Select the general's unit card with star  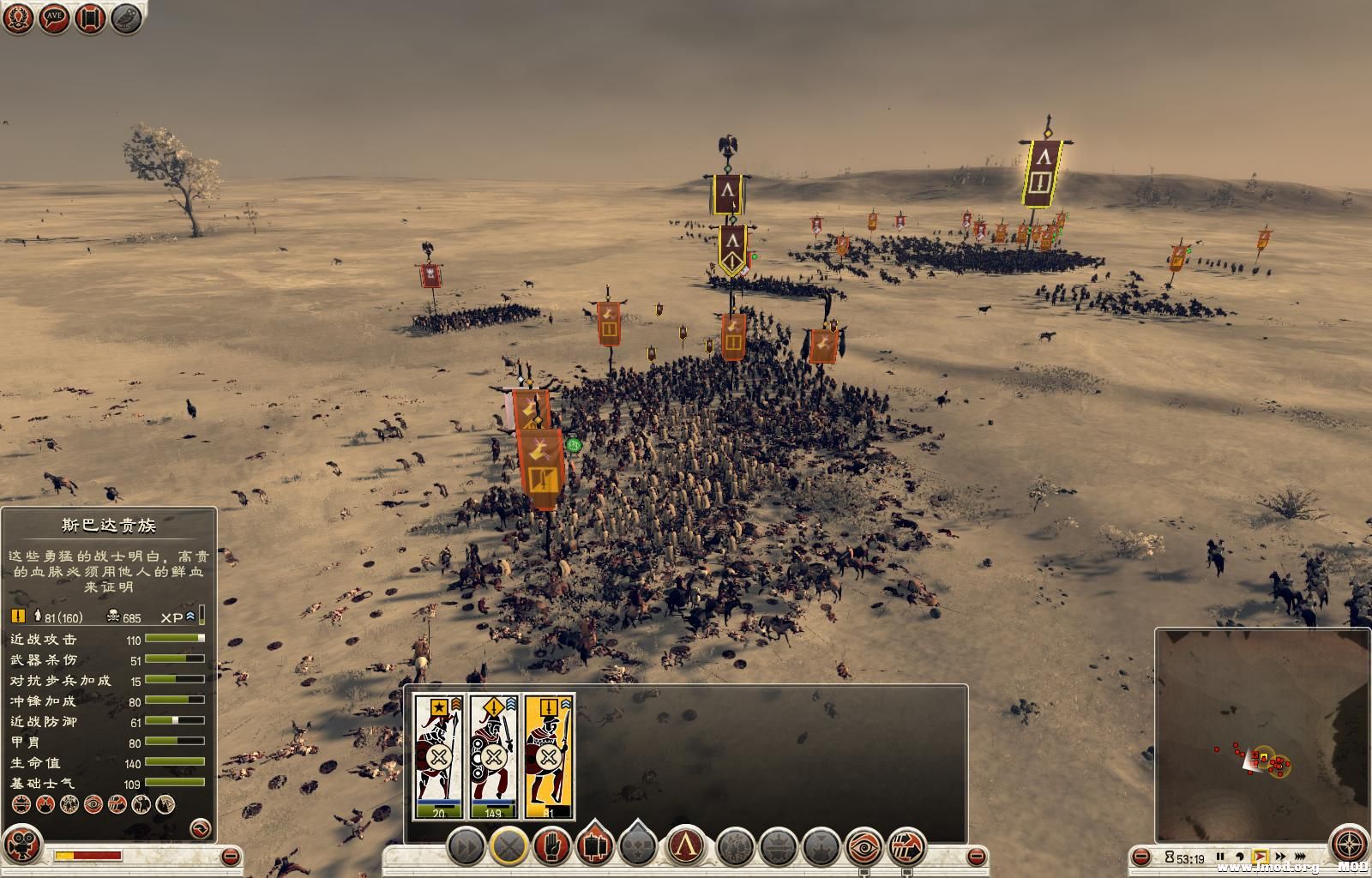tap(439, 756)
